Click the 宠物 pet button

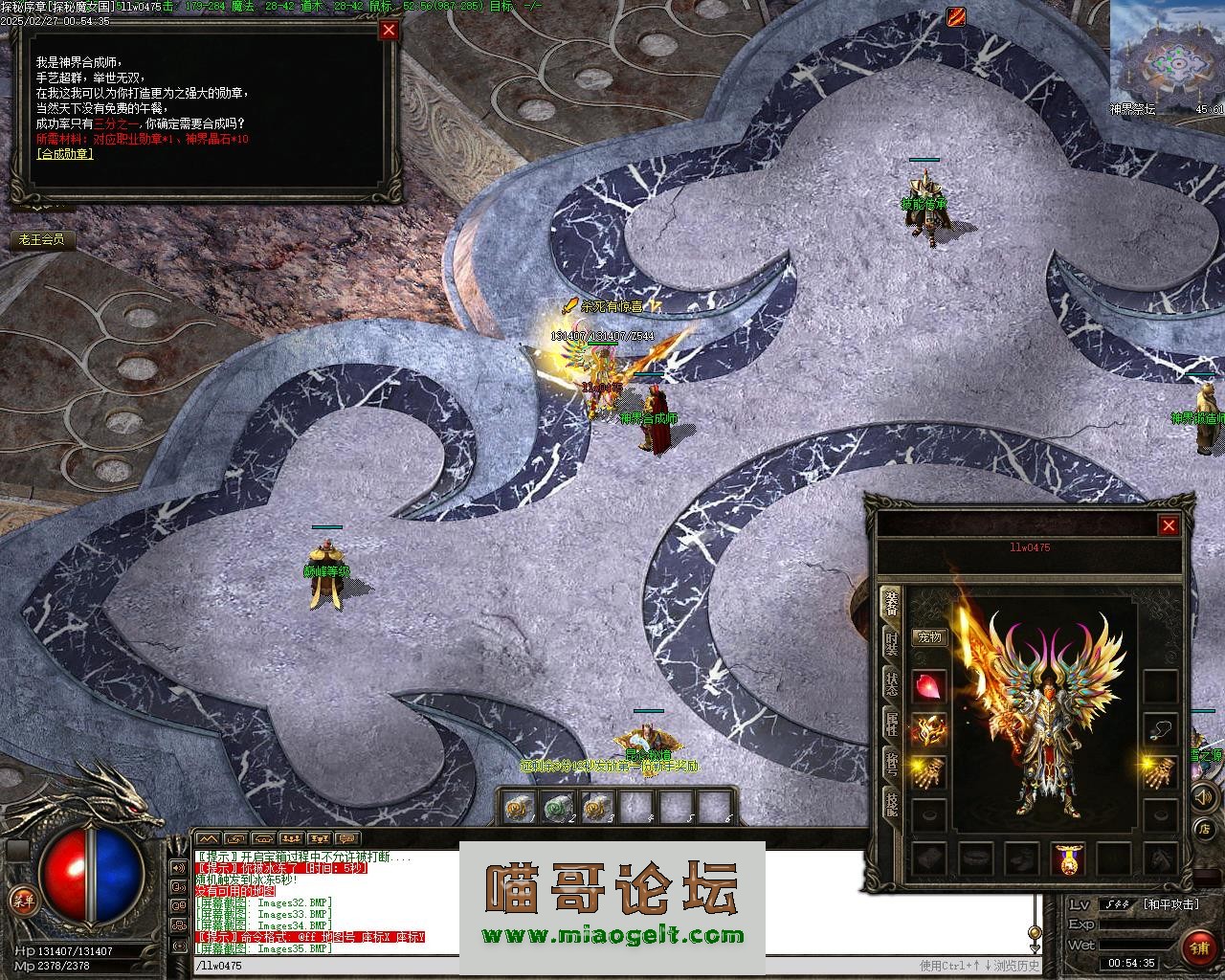tap(929, 636)
